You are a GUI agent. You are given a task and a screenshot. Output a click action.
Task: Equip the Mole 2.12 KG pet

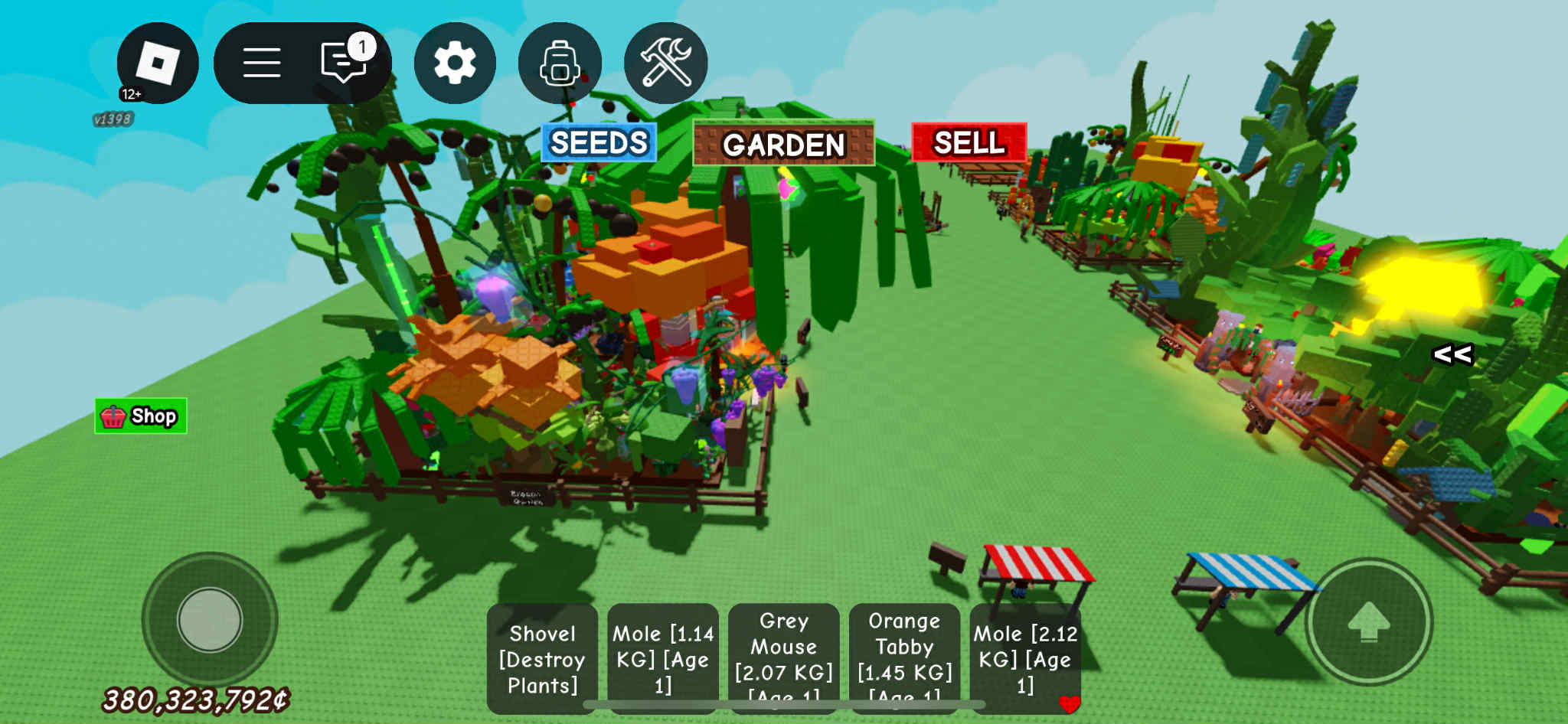(x=1025, y=659)
